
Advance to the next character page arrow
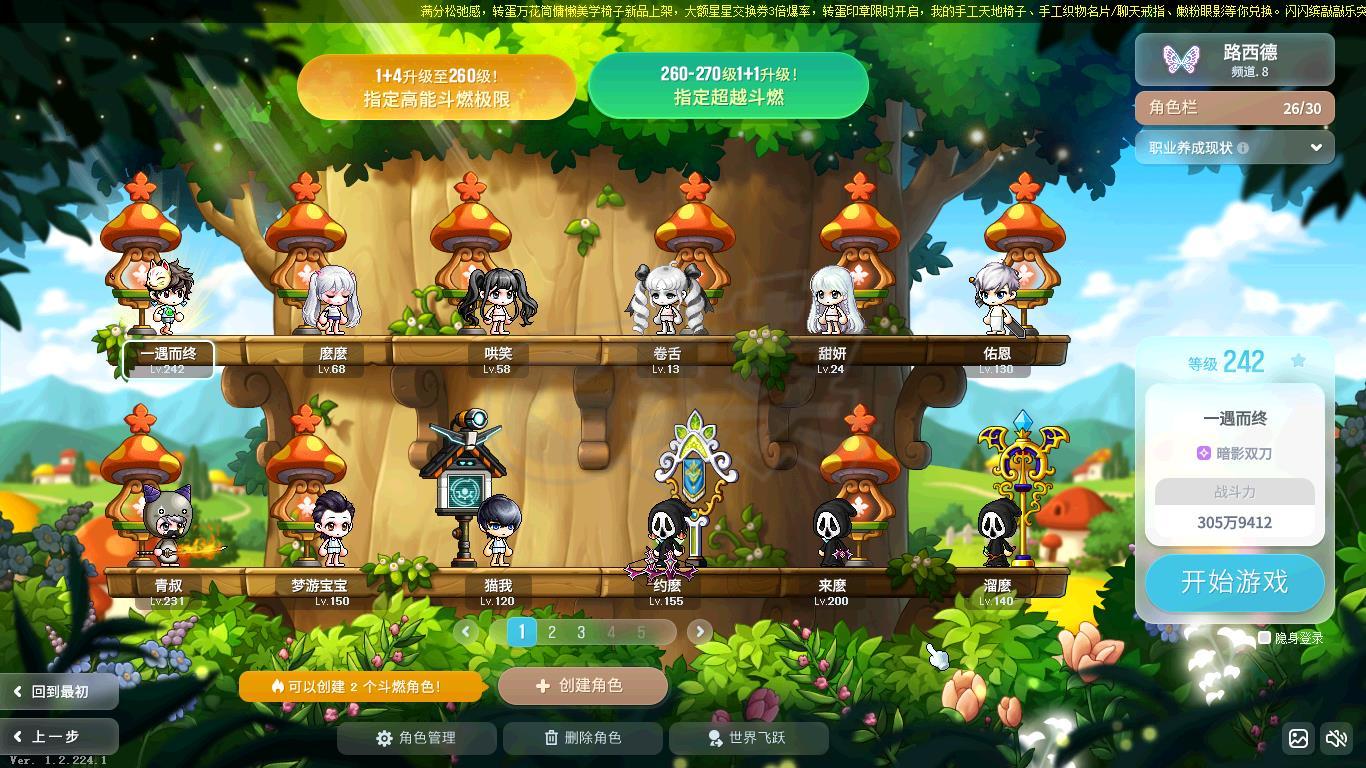pos(699,631)
